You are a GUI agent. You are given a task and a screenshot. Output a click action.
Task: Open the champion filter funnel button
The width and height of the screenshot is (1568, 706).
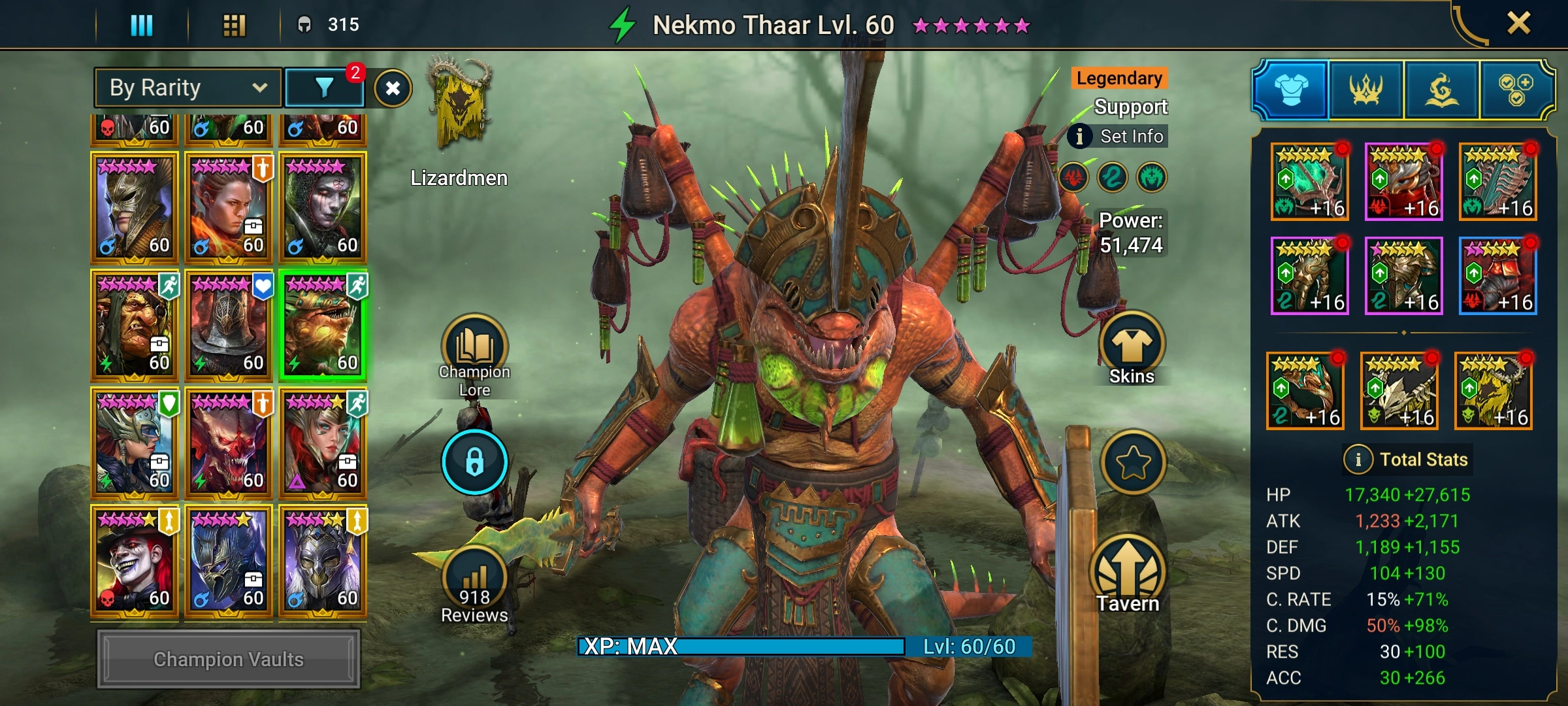point(325,88)
